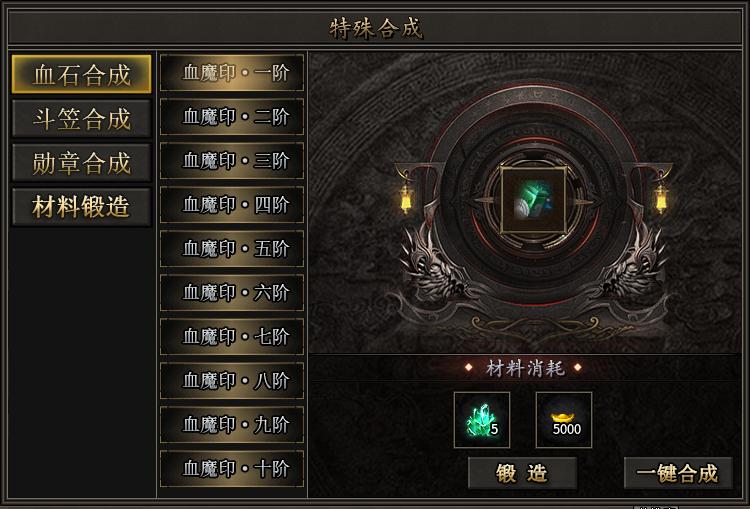Open the 斗笠合成 category
The height and width of the screenshot is (509, 750).
click(x=81, y=119)
